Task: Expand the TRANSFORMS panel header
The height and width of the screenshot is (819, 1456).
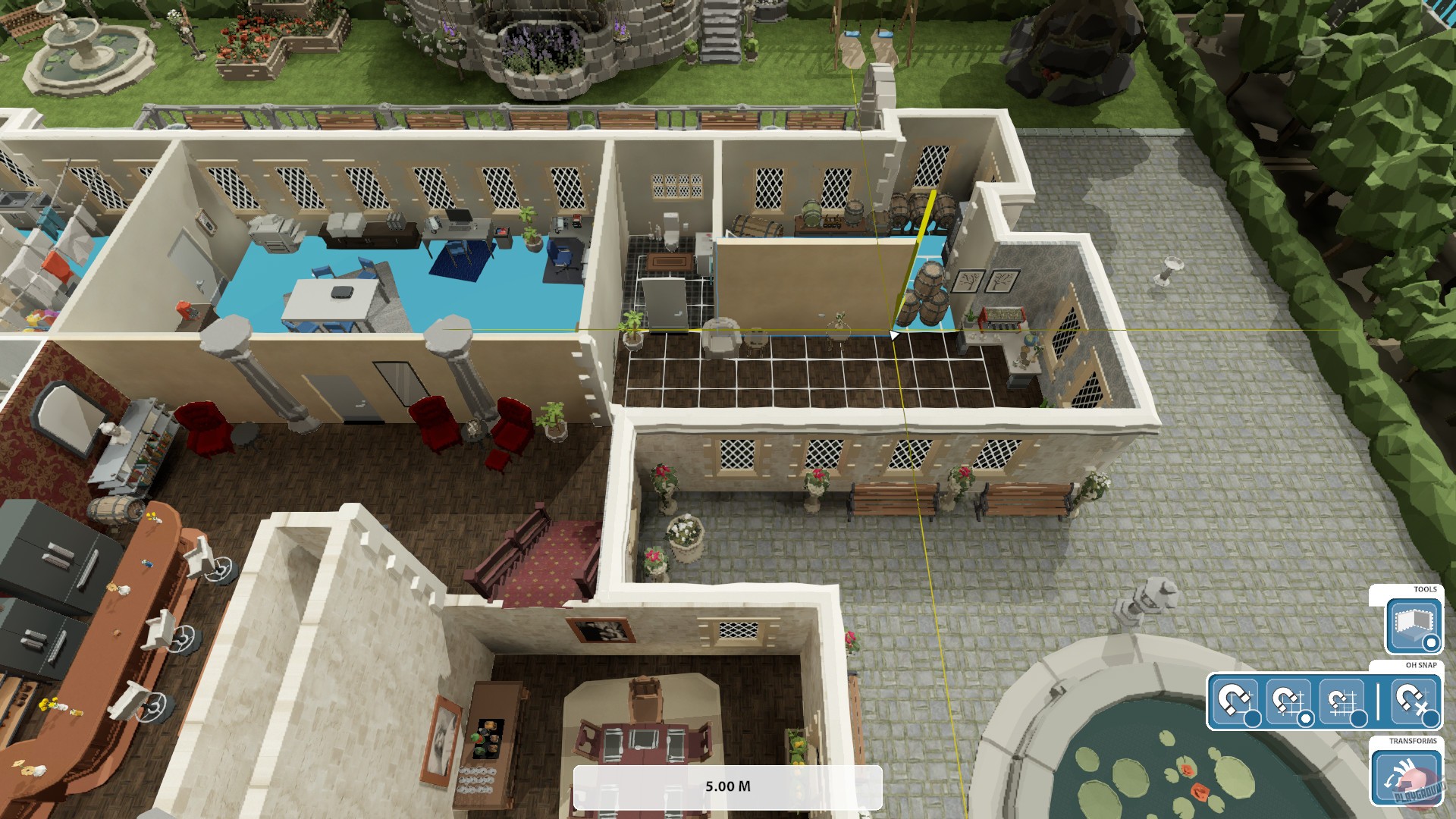Action: [x=1414, y=739]
